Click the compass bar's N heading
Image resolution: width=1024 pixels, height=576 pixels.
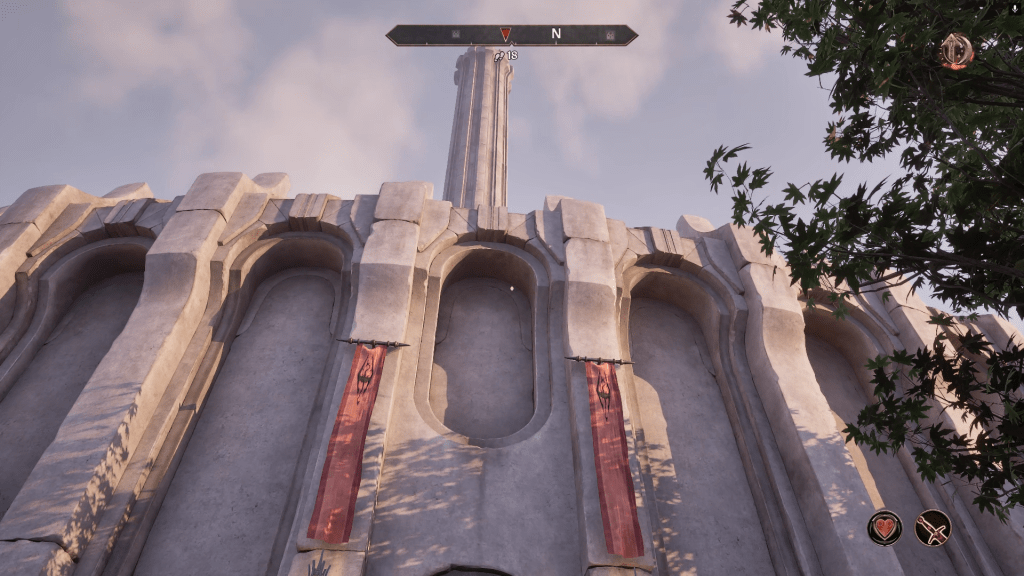pyautogui.click(x=556, y=35)
